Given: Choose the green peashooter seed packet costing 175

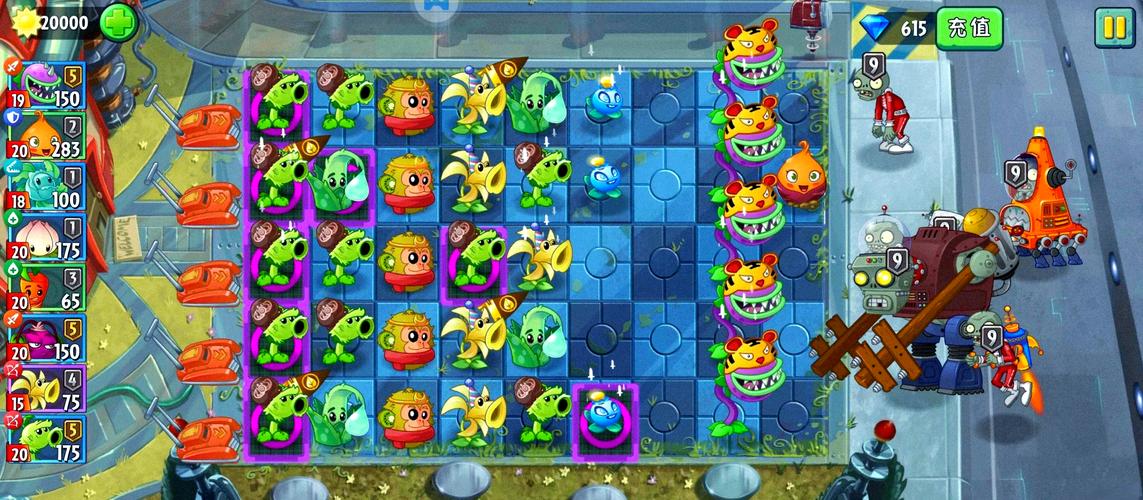Looking at the screenshot, I should point(47,441).
